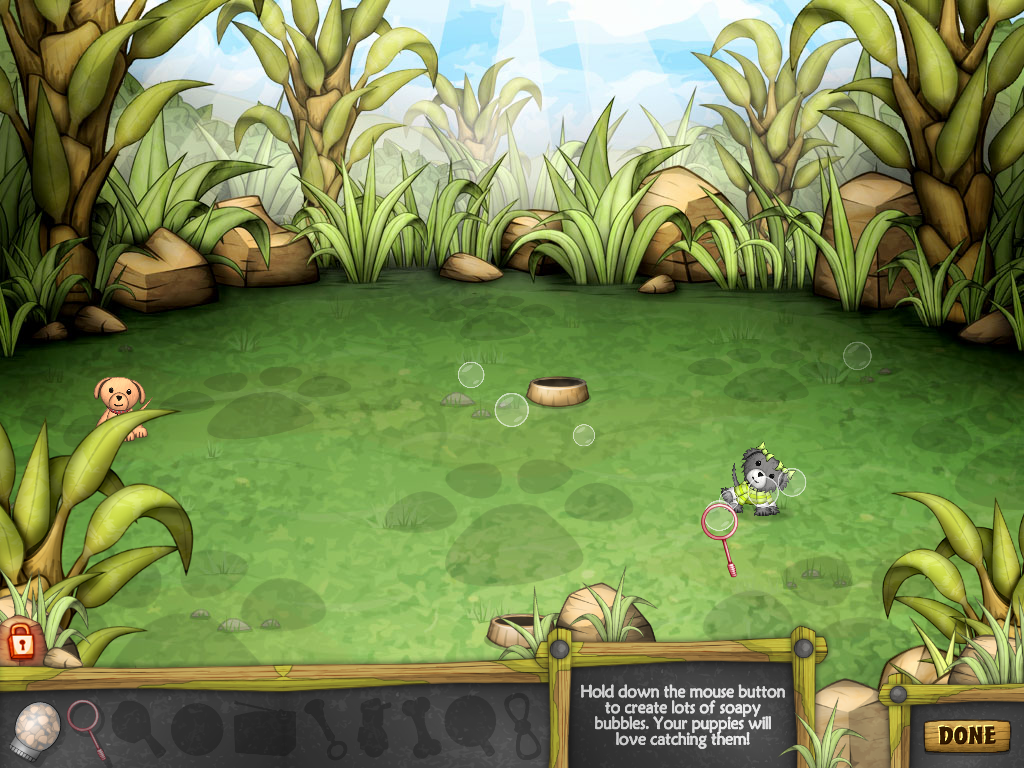Click the DONE button

(966, 736)
